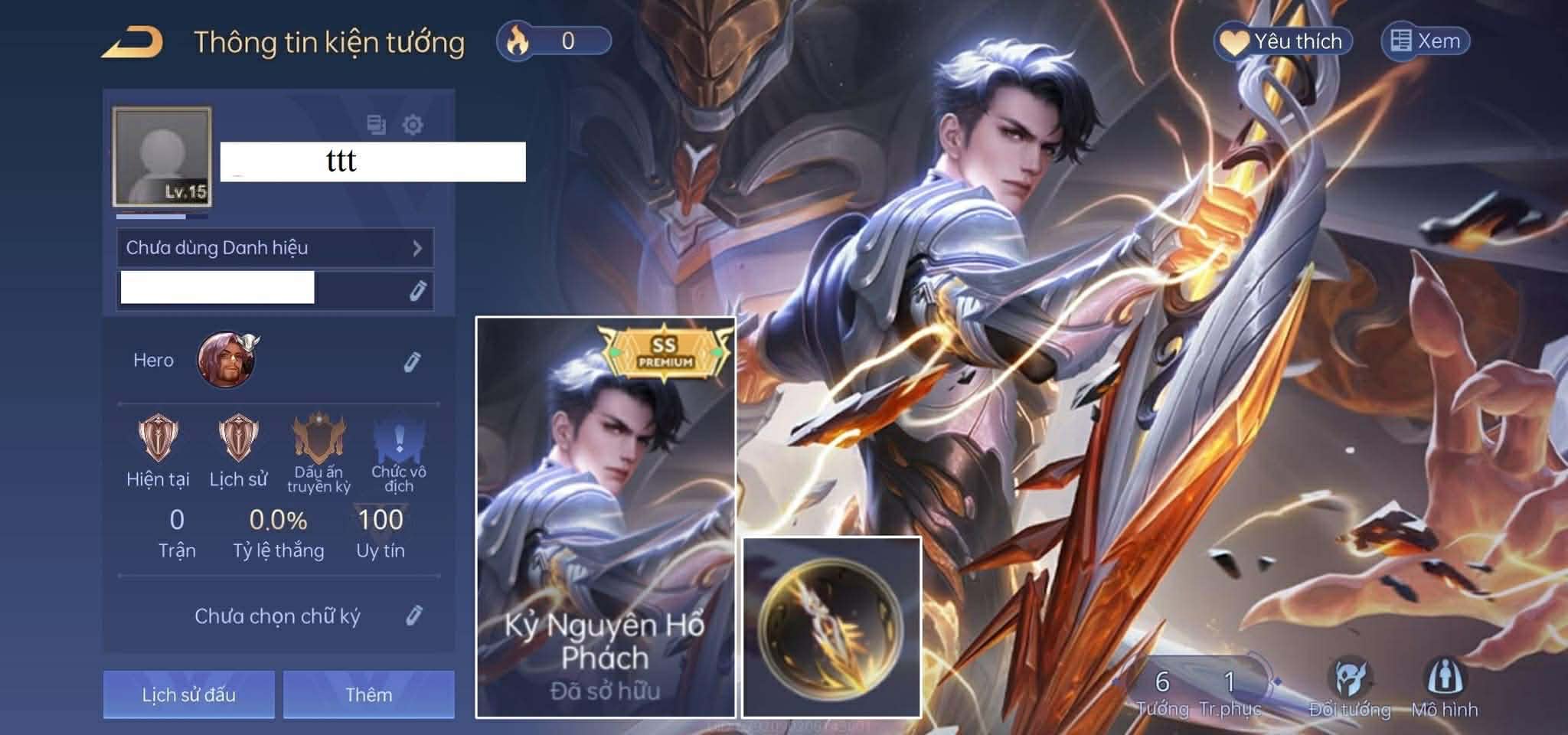The height and width of the screenshot is (735, 1568).
Task: Click the Thêm button
Action: [369, 694]
